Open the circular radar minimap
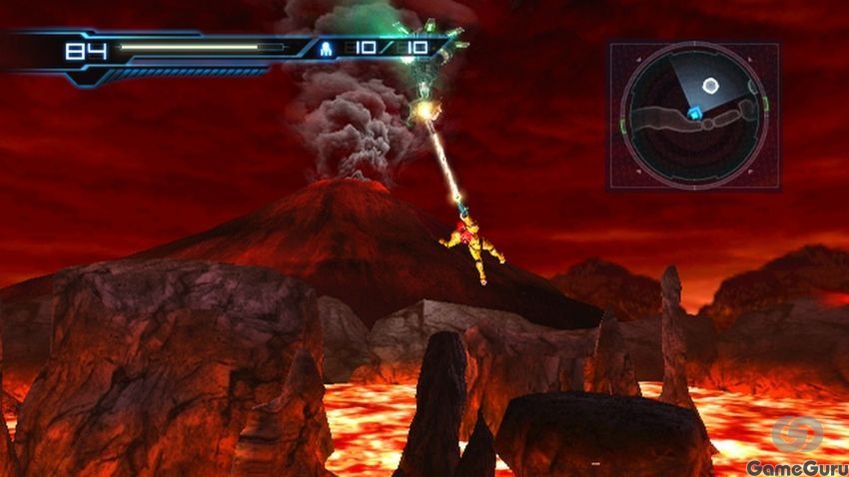 [x=694, y=115]
